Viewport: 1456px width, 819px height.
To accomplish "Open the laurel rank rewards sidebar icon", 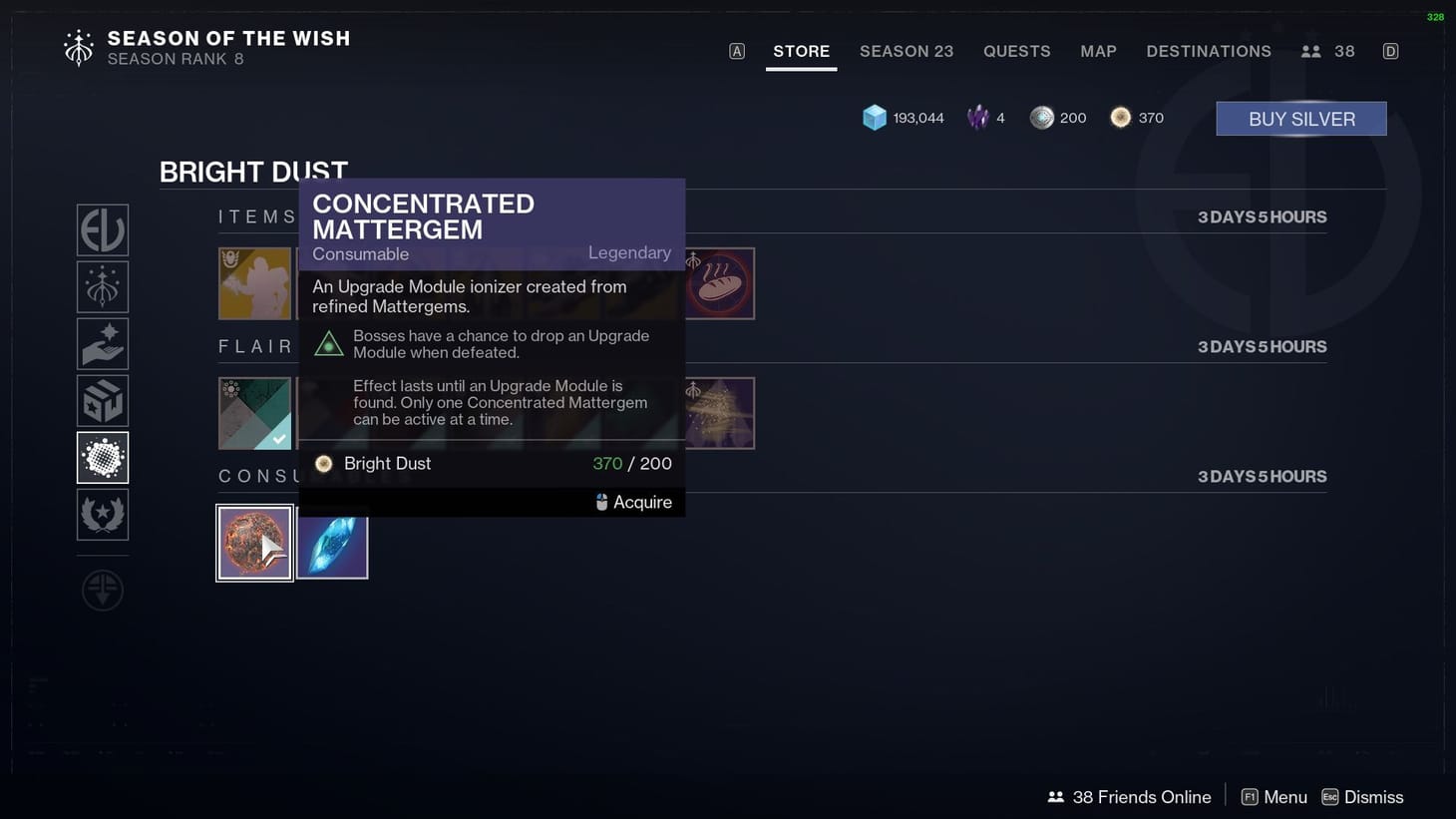I will click(102, 515).
